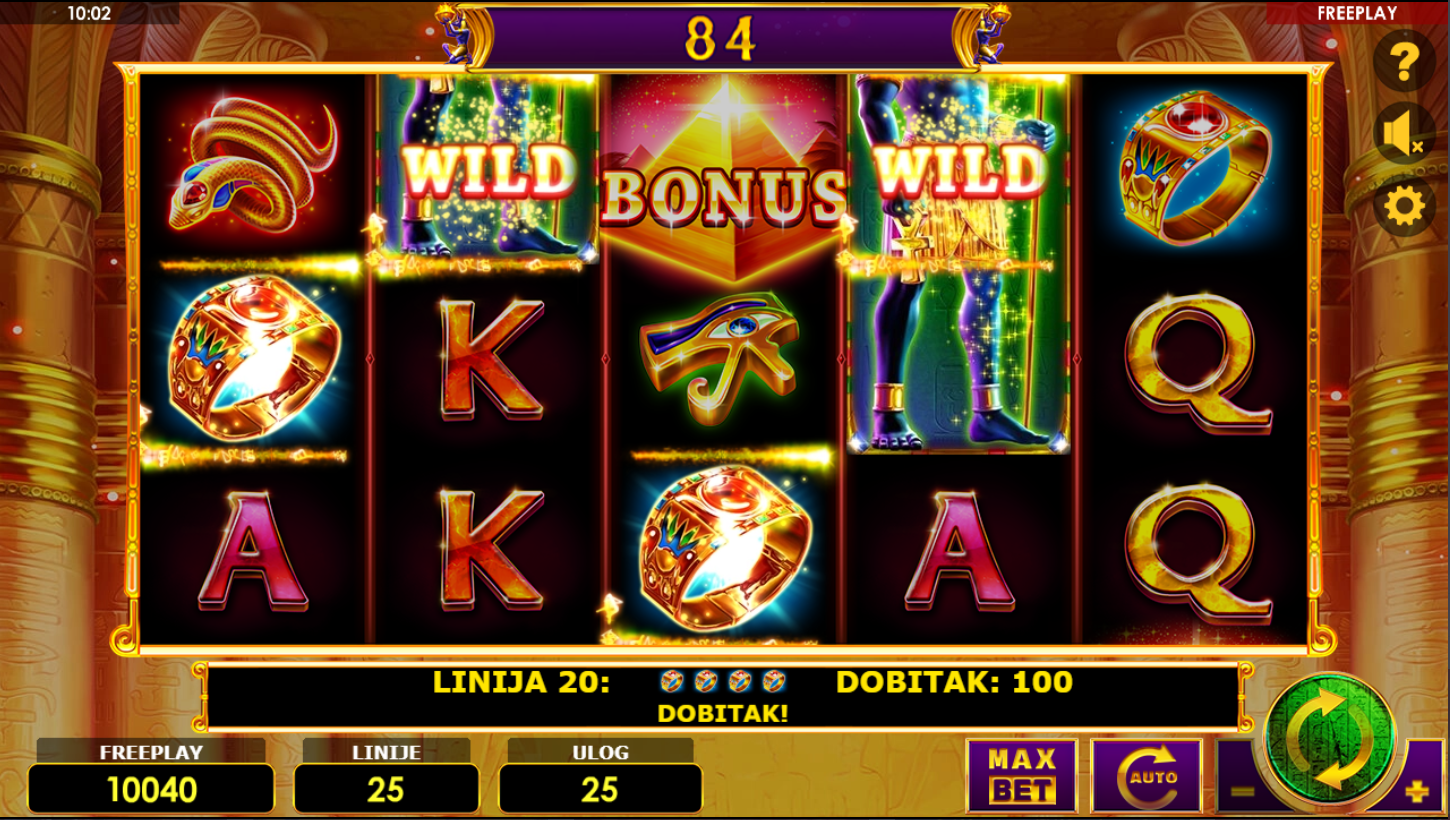The width and height of the screenshot is (1450, 820).
Task: Toggle the muted sound speaker icon
Action: point(1404,134)
